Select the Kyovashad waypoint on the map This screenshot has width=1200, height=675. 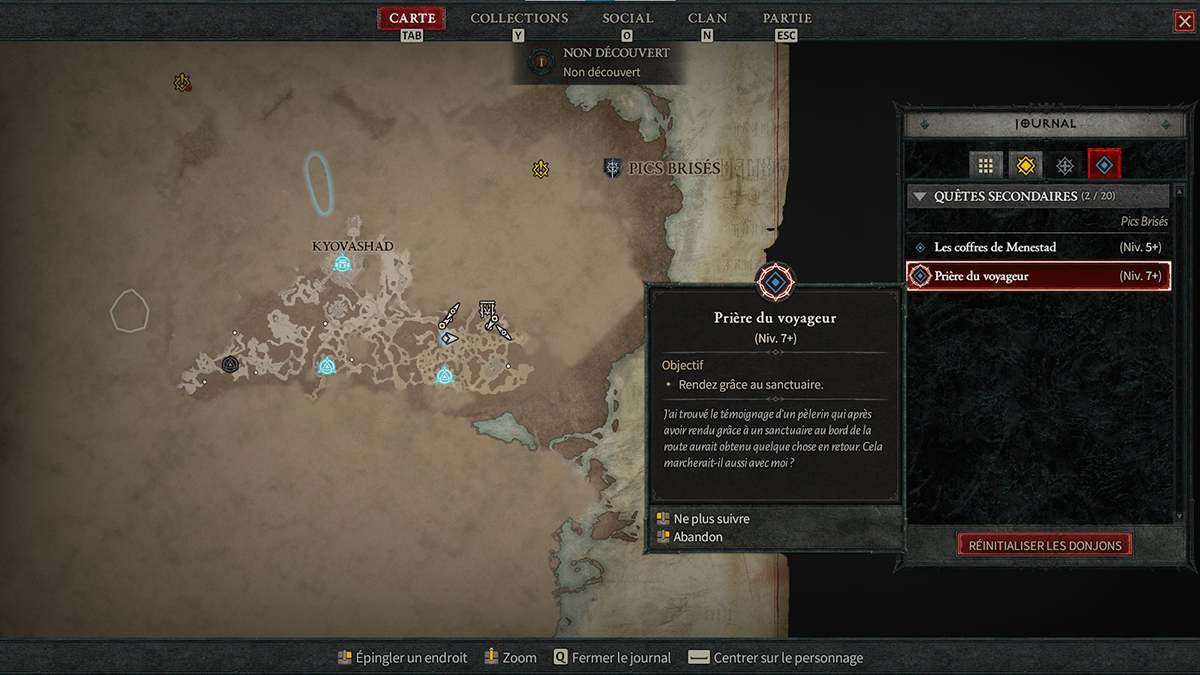(342, 264)
